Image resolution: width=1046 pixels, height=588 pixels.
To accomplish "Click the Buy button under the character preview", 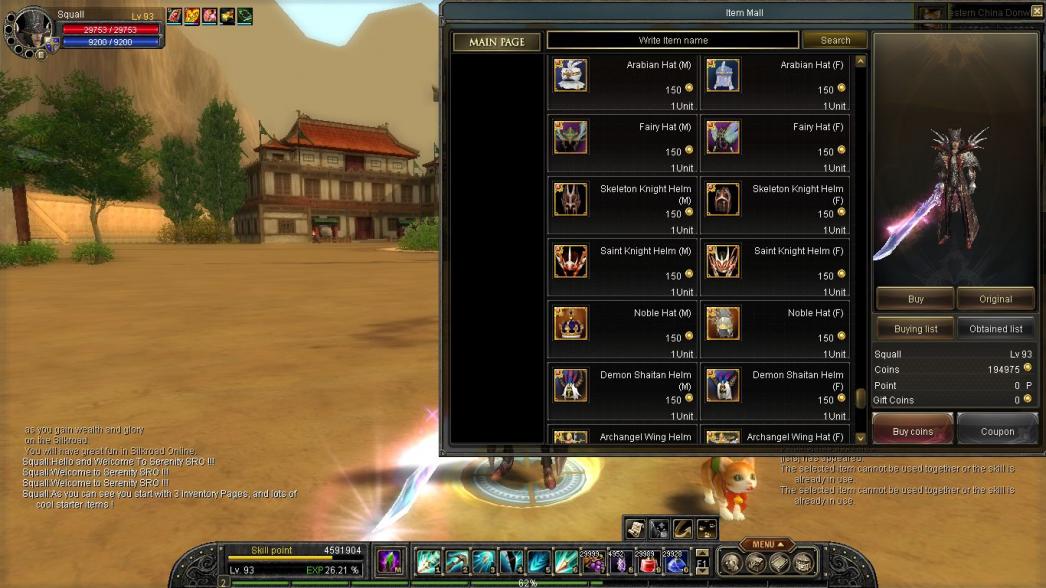I will tap(915, 299).
